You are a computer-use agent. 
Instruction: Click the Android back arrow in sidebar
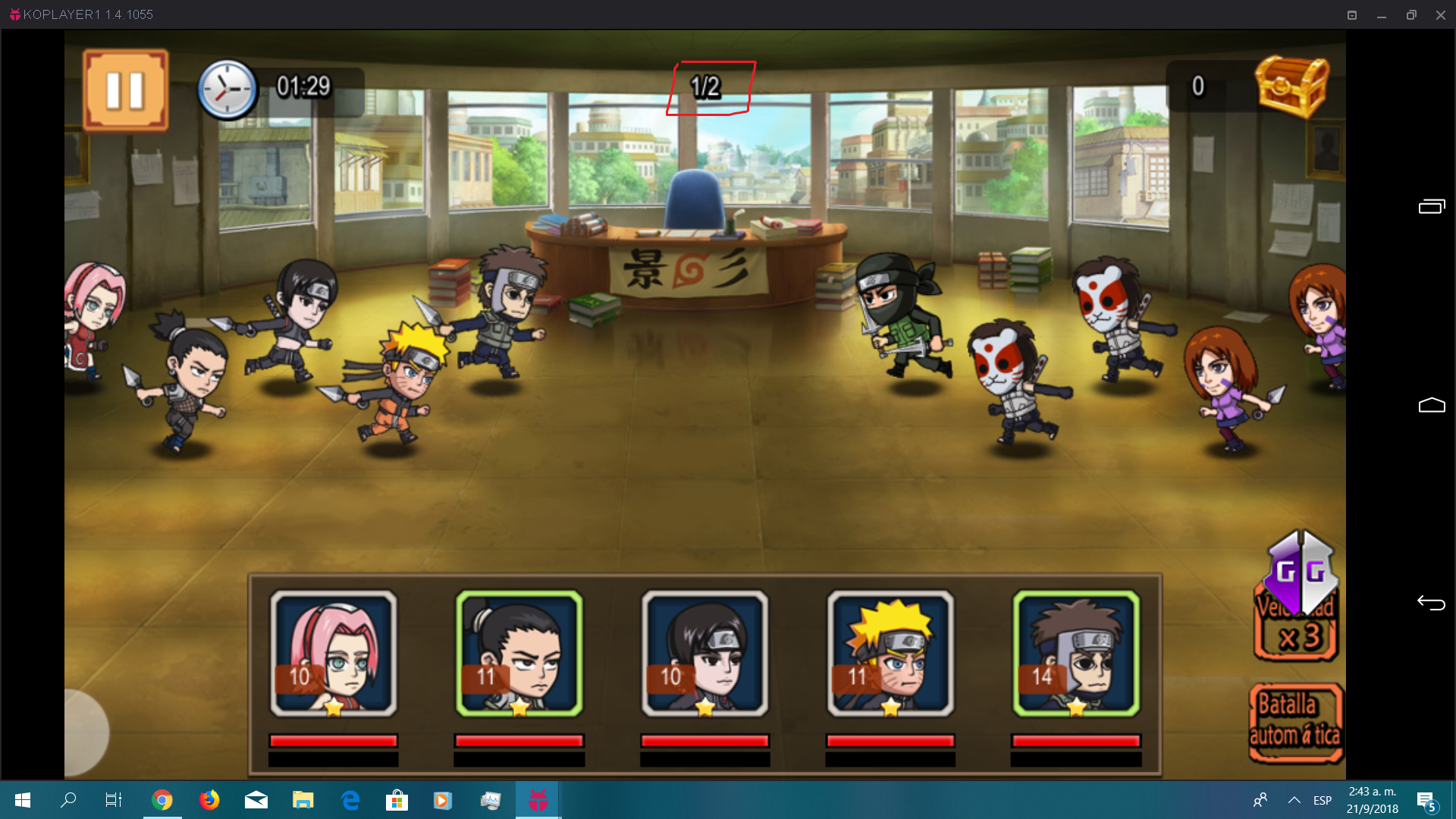[x=1431, y=603]
